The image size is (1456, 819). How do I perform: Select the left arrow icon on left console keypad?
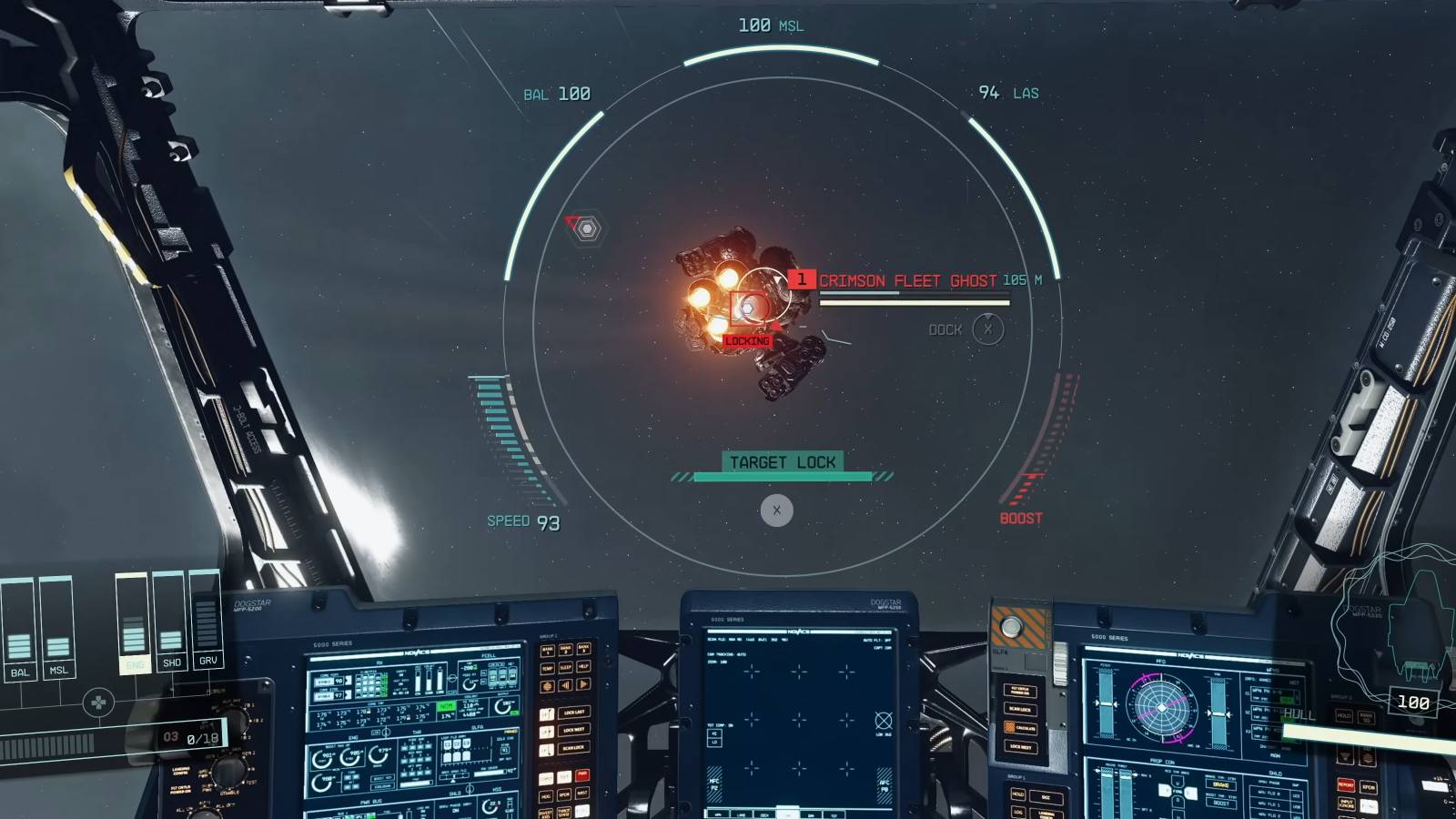coord(564,684)
